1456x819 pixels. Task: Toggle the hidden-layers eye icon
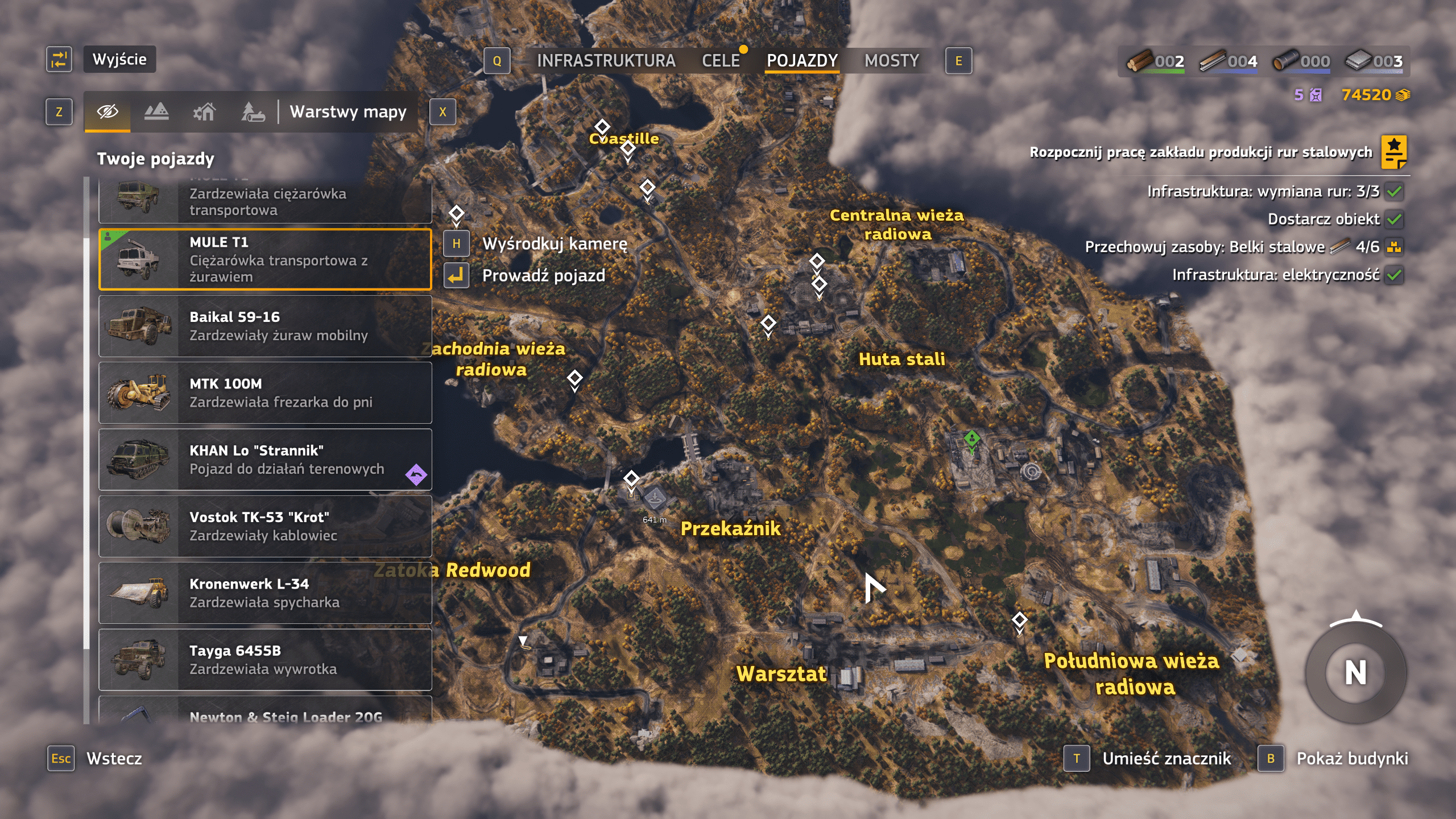(107, 111)
